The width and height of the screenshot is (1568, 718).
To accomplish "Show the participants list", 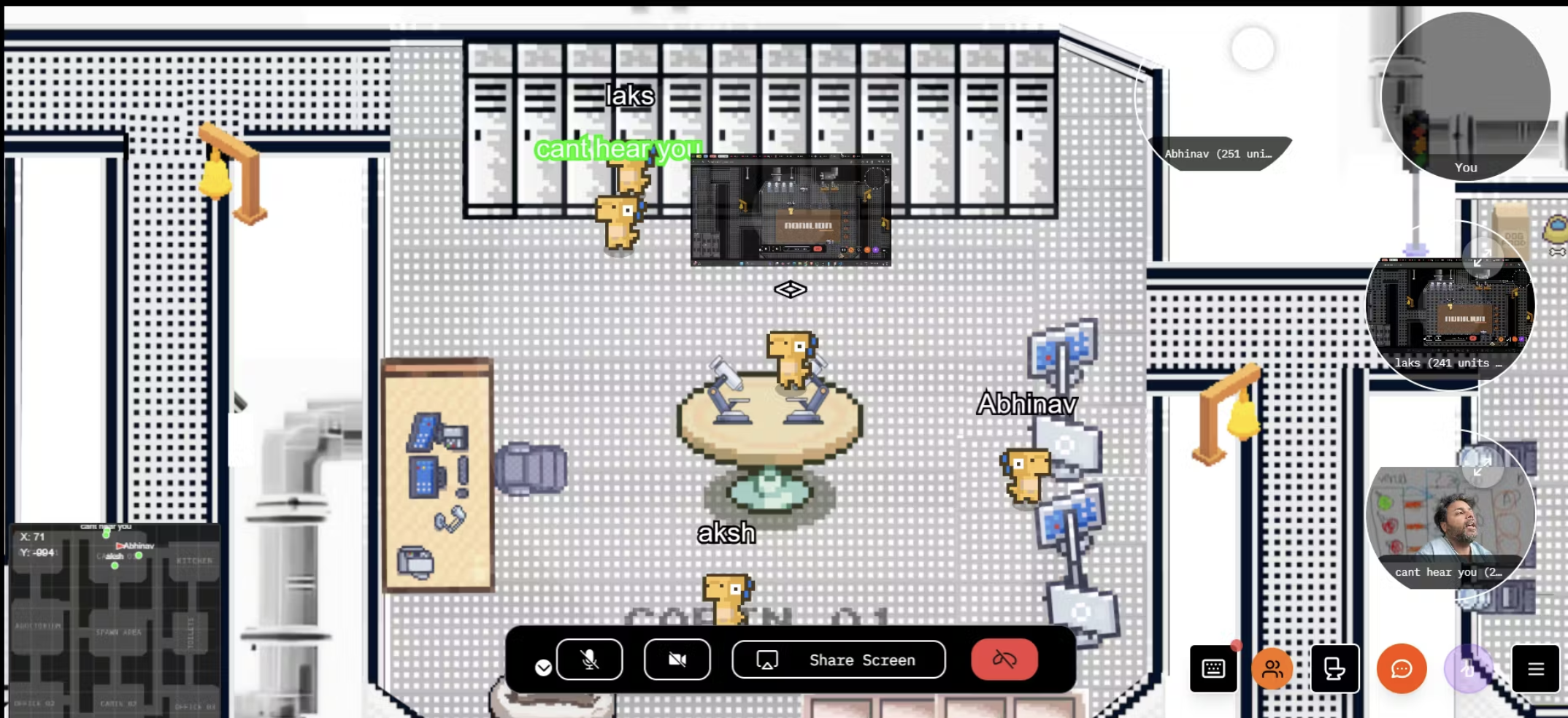I will (x=1272, y=668).
